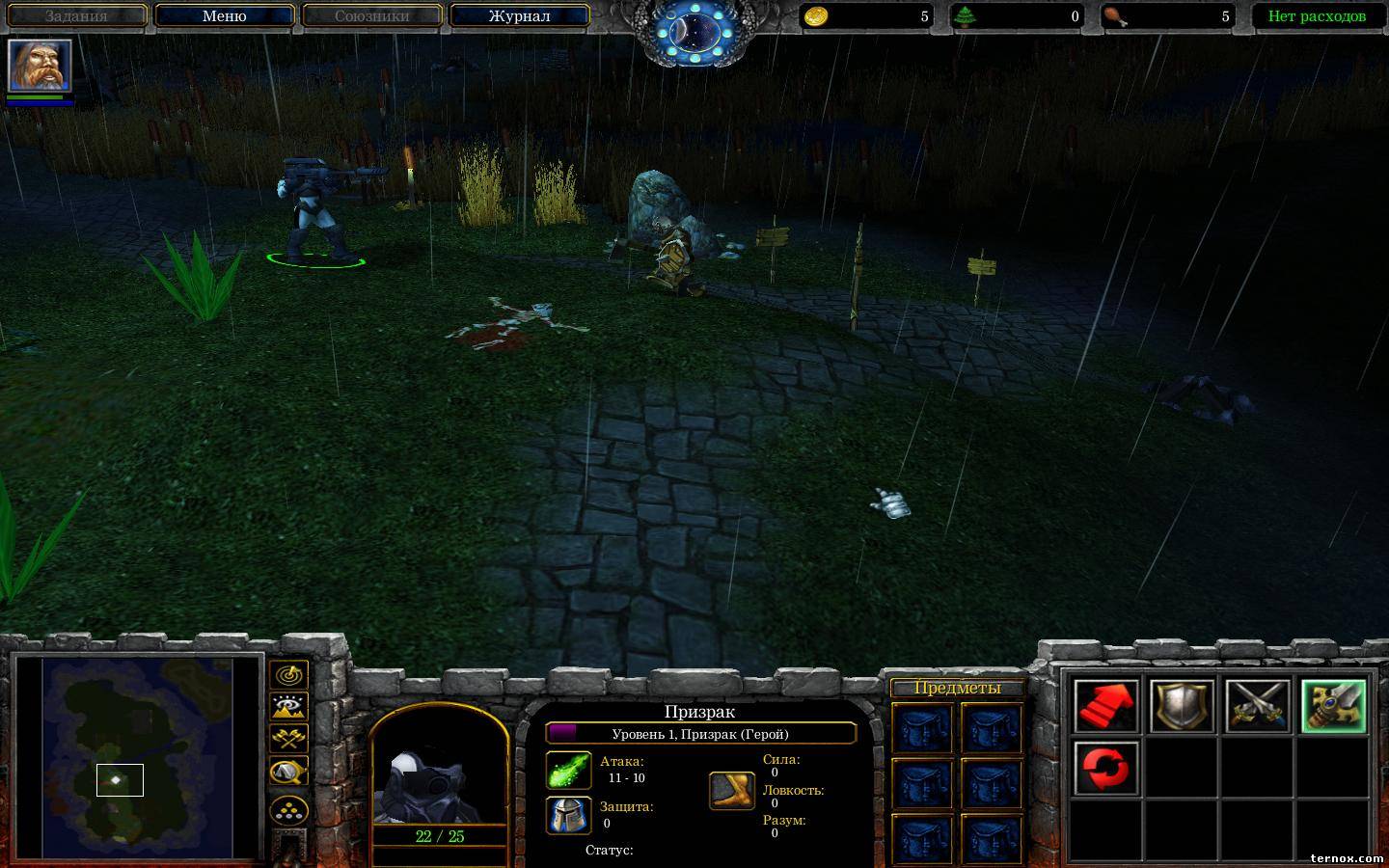Toggle creep camp display on minimap
The width and height of the screenshot is (1389, 868).
coord(288,772)
